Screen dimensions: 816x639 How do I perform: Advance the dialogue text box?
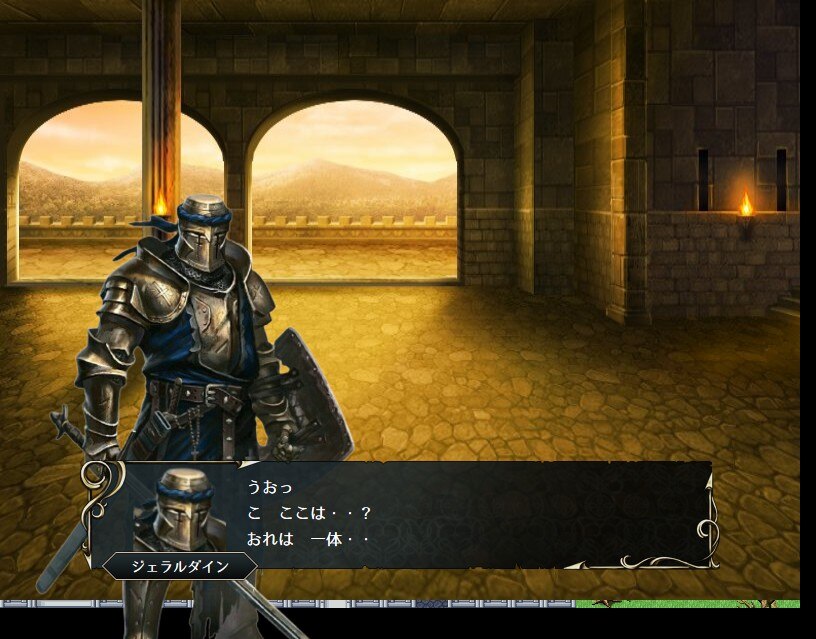click(x=450, y=514)
